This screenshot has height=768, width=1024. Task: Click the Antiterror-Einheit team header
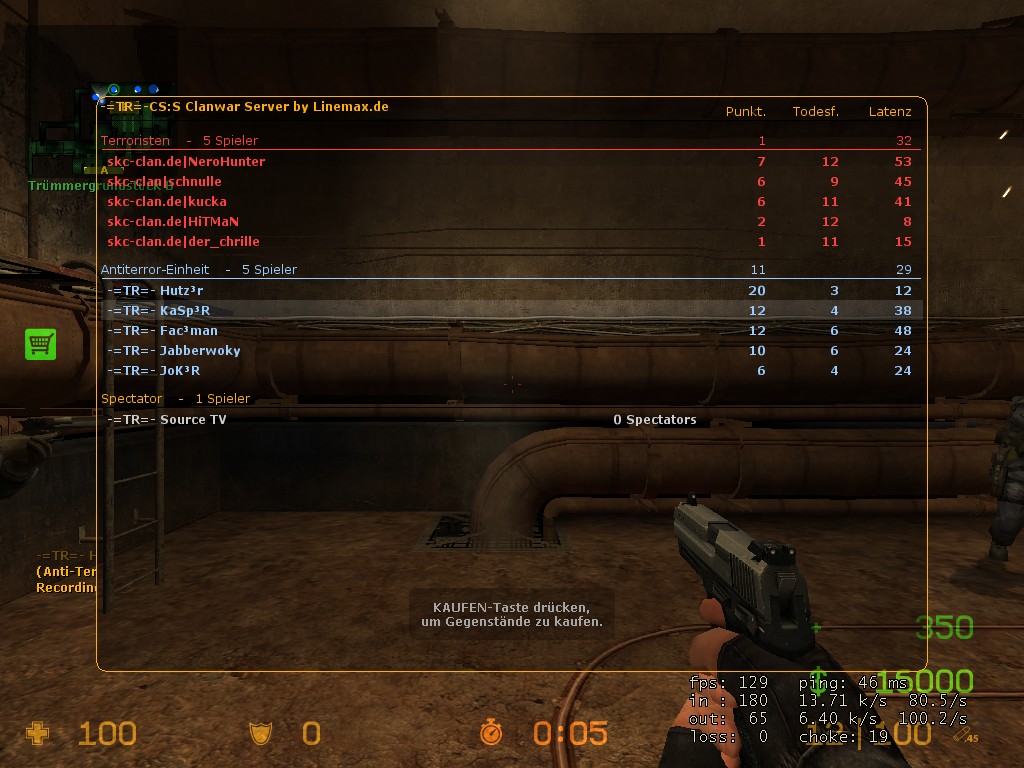tap(155, 269)
